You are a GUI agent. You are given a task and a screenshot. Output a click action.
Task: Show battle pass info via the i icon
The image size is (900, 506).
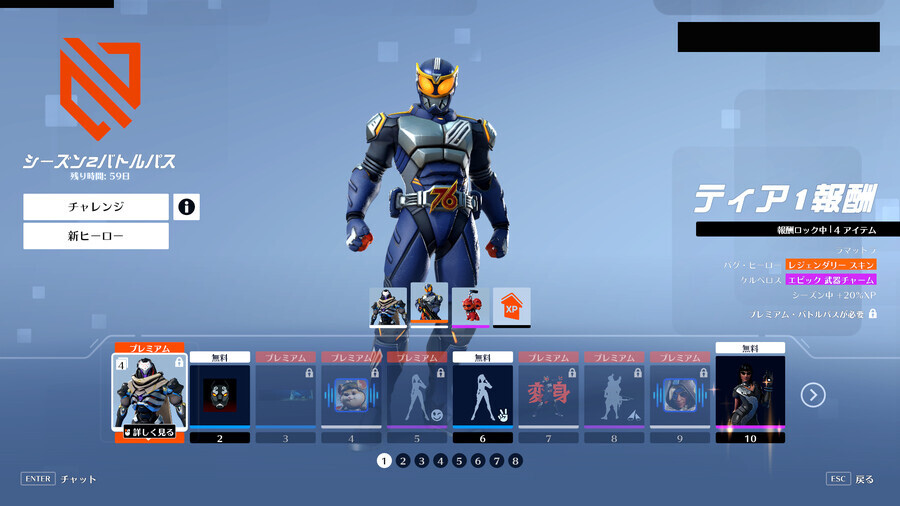[x=186, y=207]
